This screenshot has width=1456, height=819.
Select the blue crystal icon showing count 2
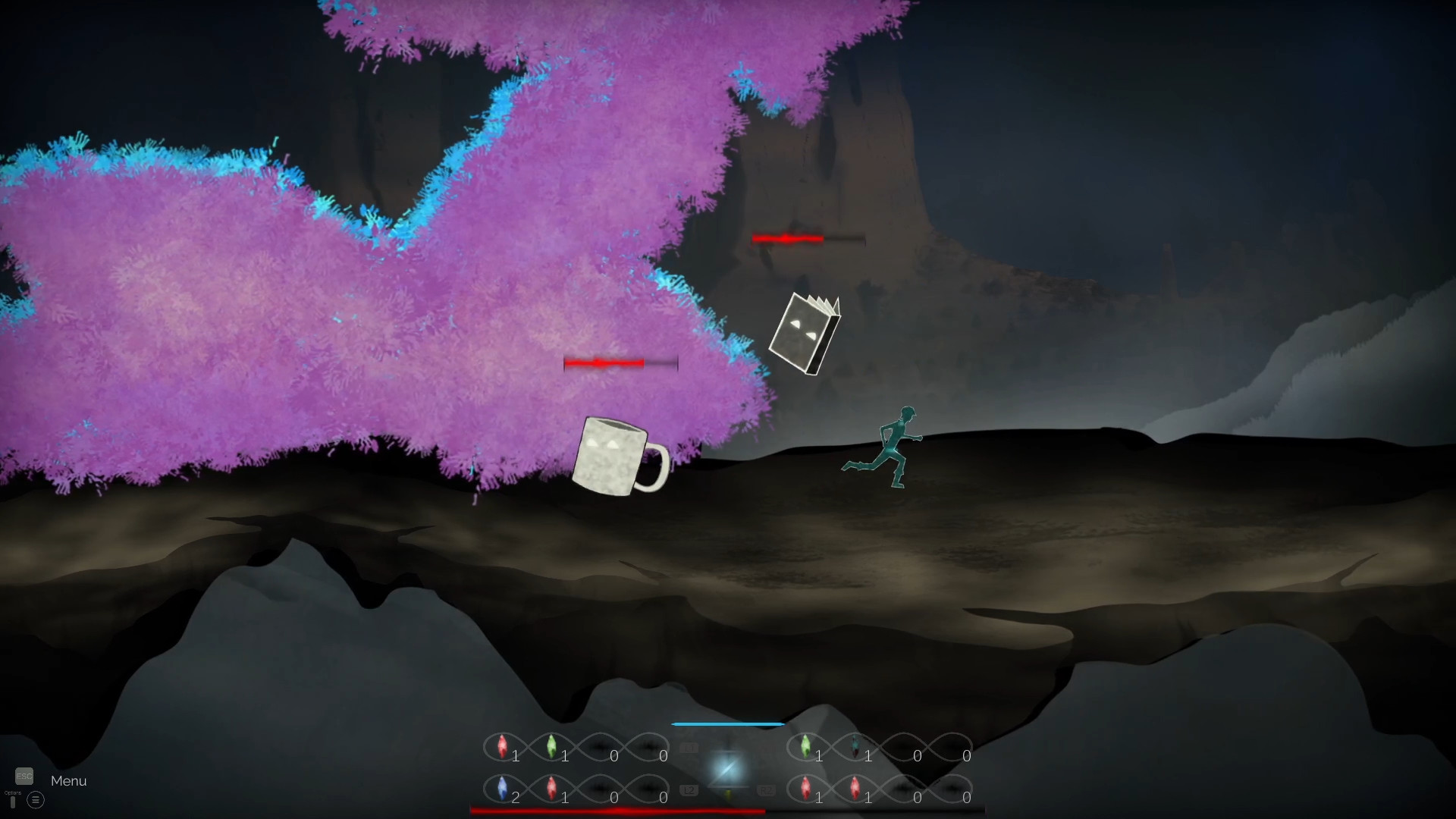(x=502, y=789)
